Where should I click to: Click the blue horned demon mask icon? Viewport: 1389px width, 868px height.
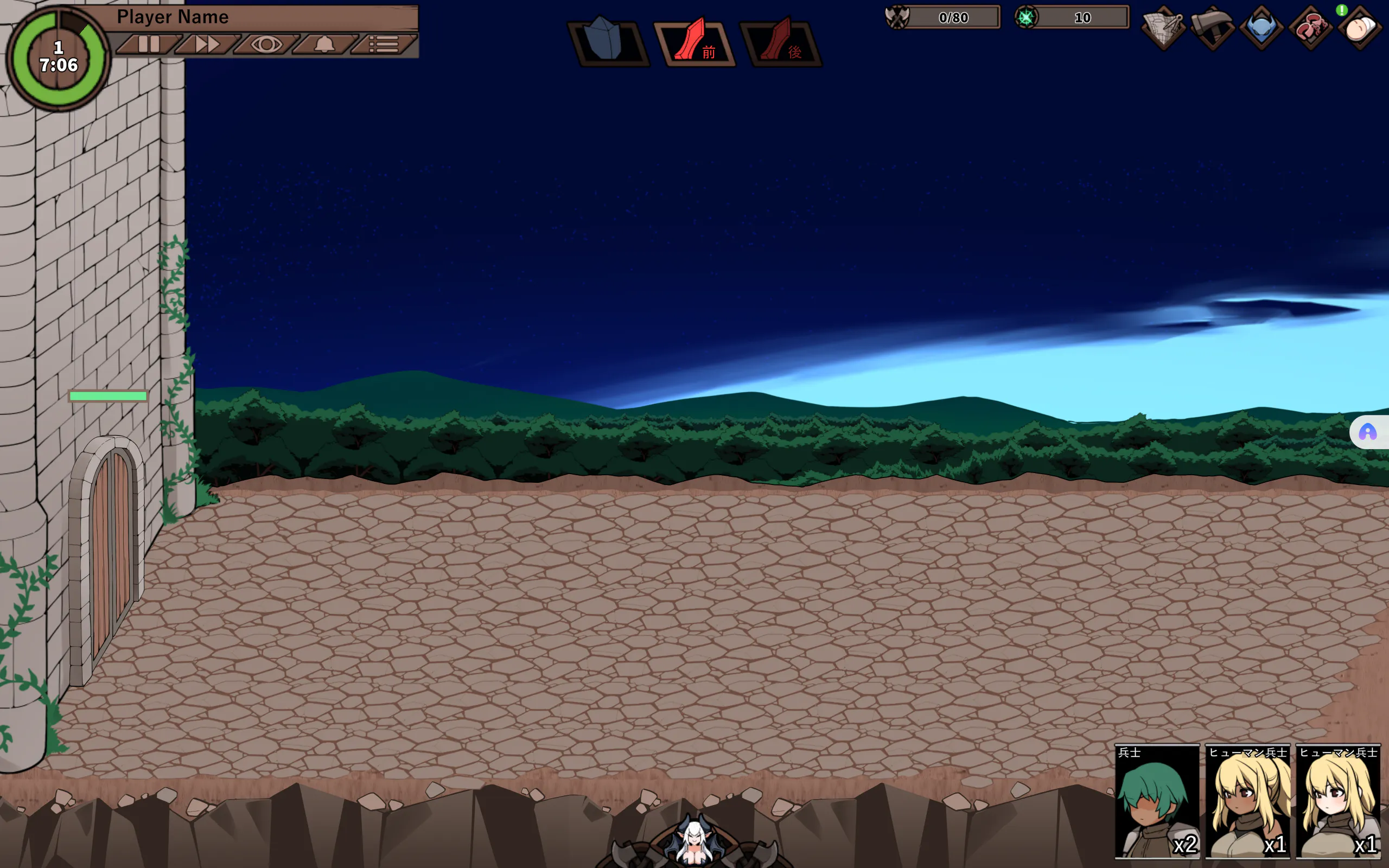click(1261, 28)
